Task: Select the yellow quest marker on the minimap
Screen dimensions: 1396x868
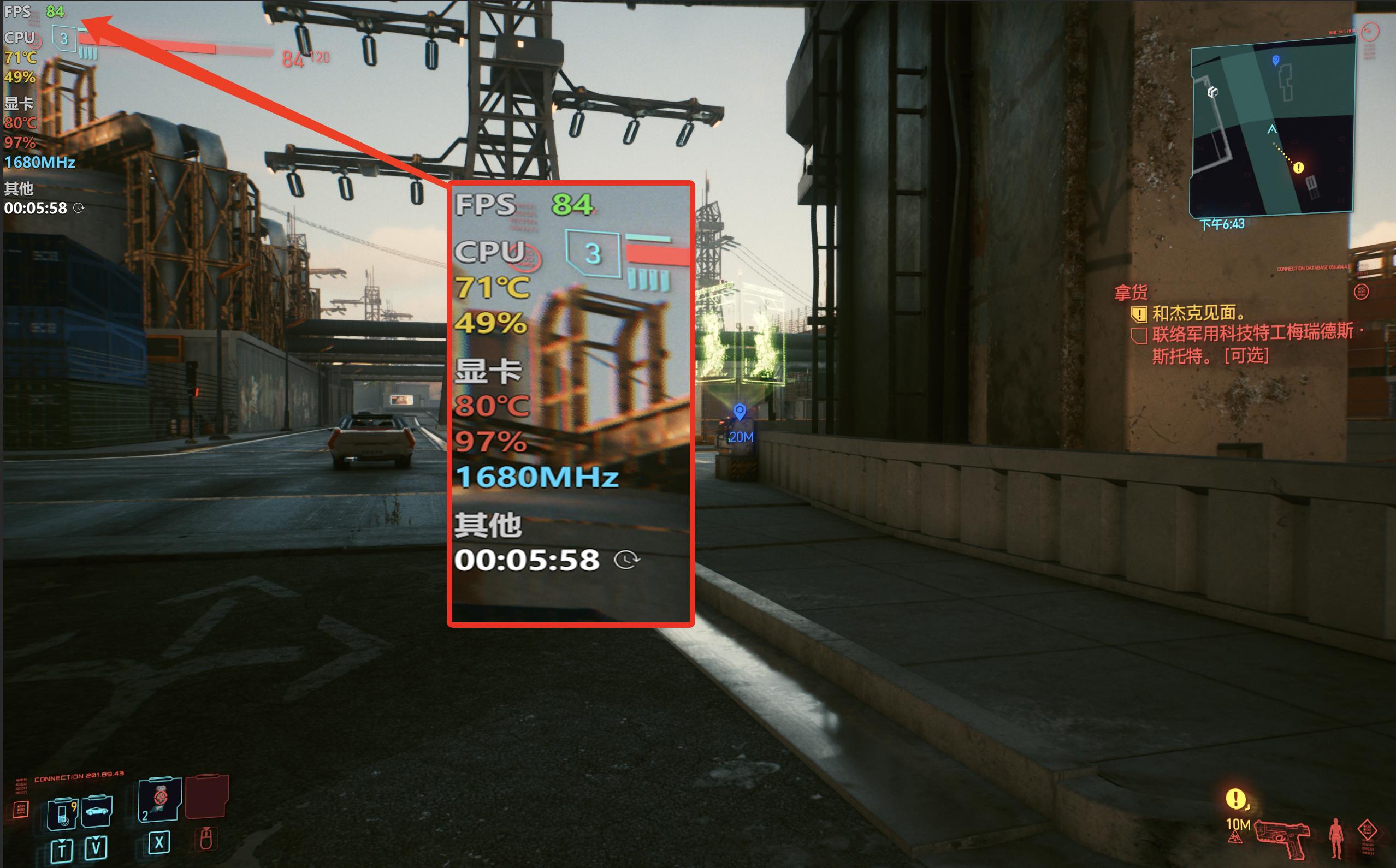Action: coord(1298,168)
